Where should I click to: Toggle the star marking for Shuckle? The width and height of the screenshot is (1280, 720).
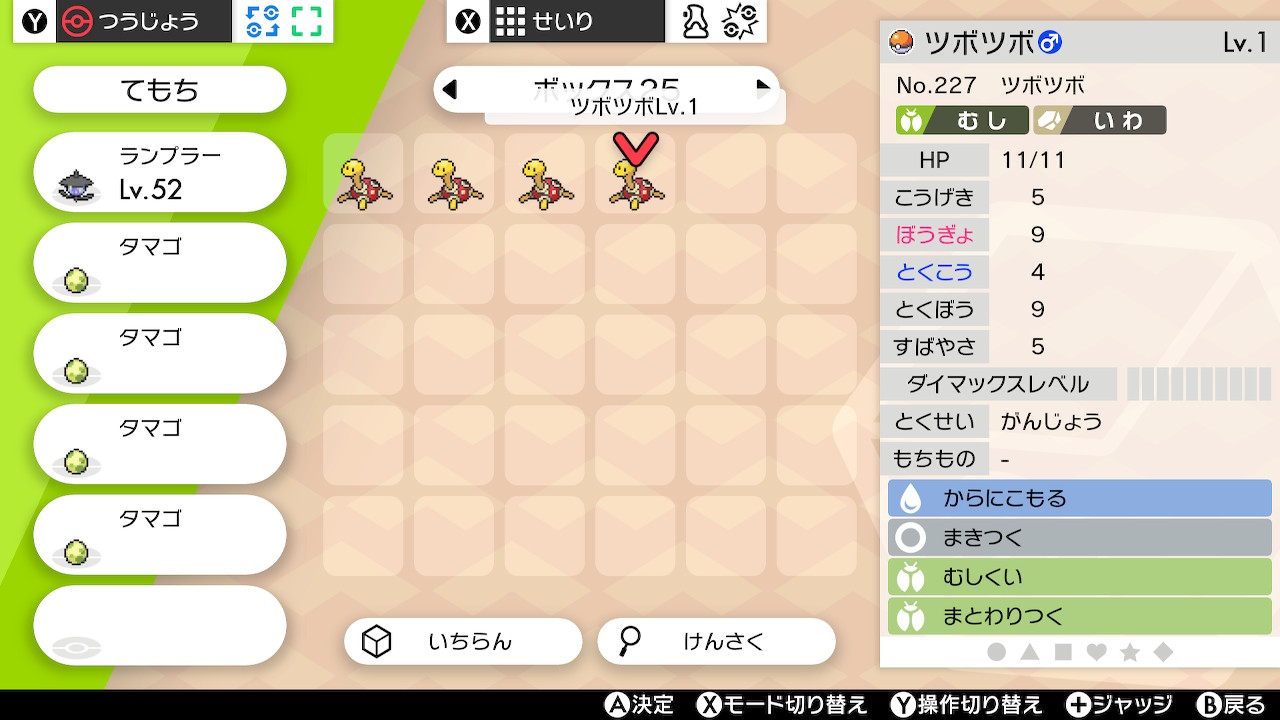(x=1128, y=651)
